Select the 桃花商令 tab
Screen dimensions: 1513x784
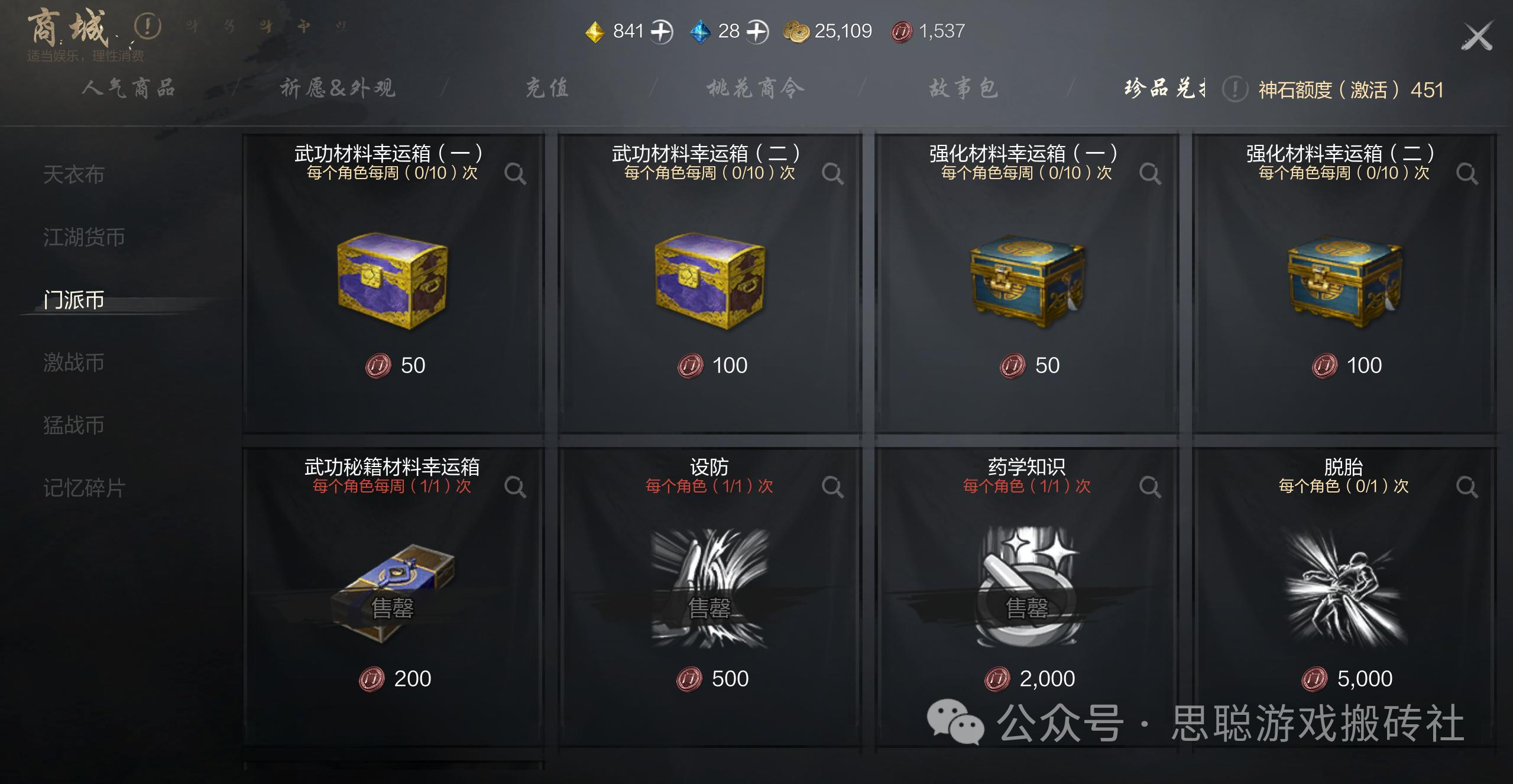coord(755,89)
